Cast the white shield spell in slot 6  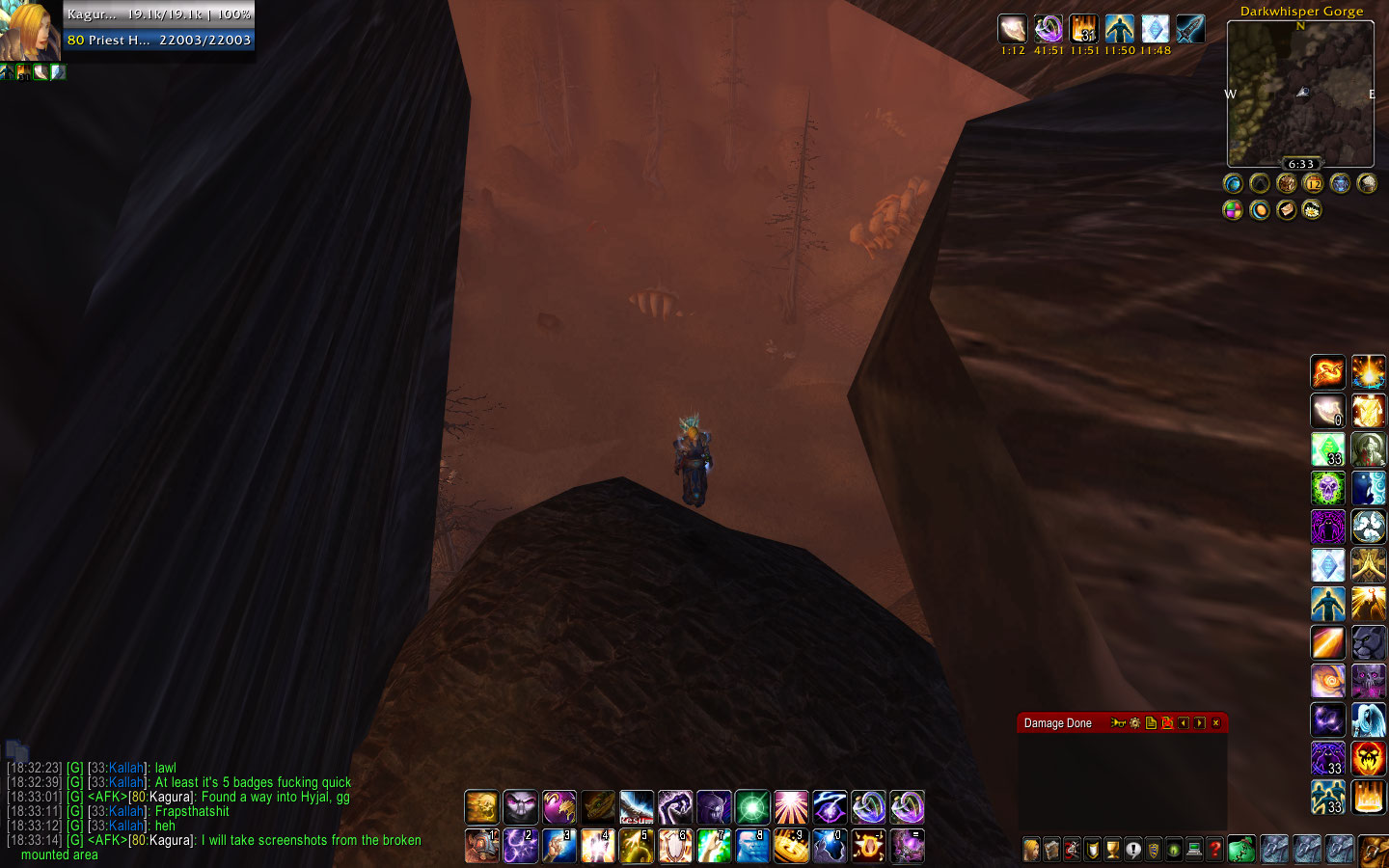pos(674,846)
